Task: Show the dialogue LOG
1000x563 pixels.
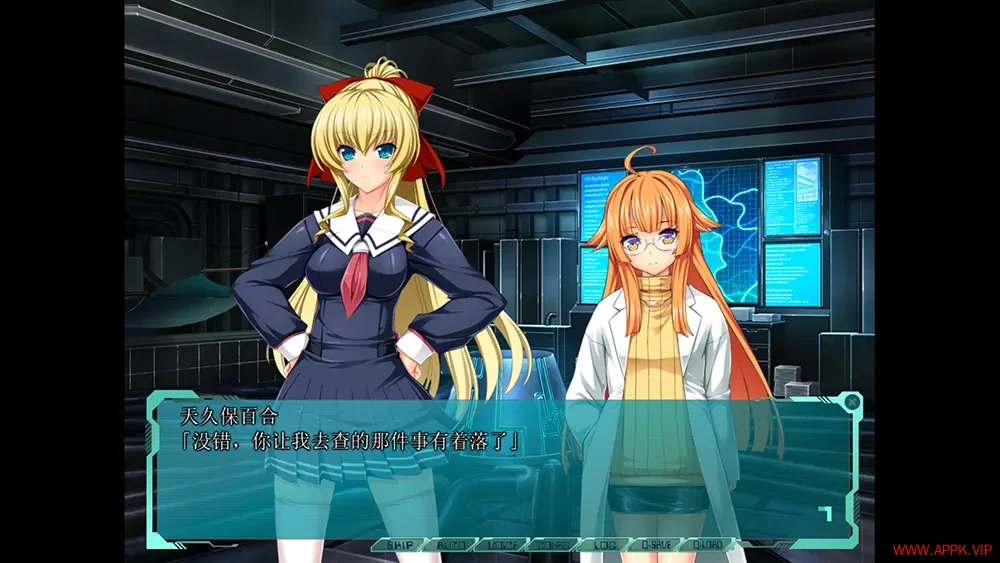Action: pos(604,545)
